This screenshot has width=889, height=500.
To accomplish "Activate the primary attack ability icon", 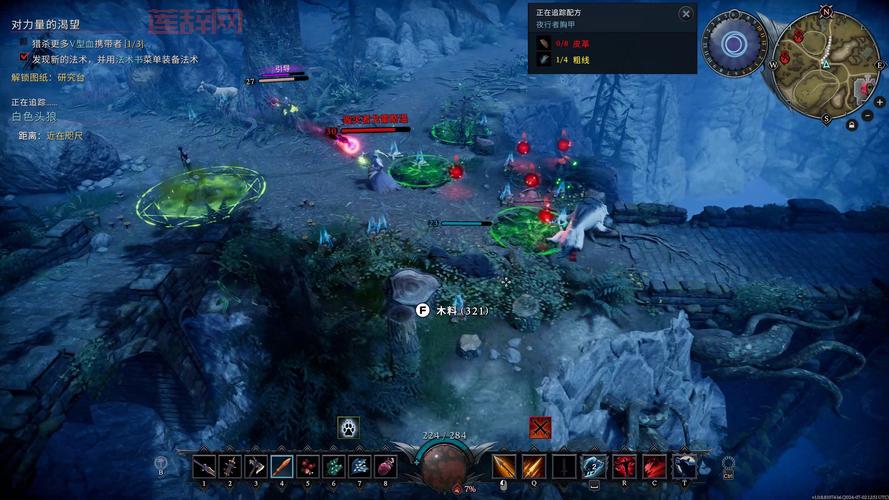I will click(503, 466).
